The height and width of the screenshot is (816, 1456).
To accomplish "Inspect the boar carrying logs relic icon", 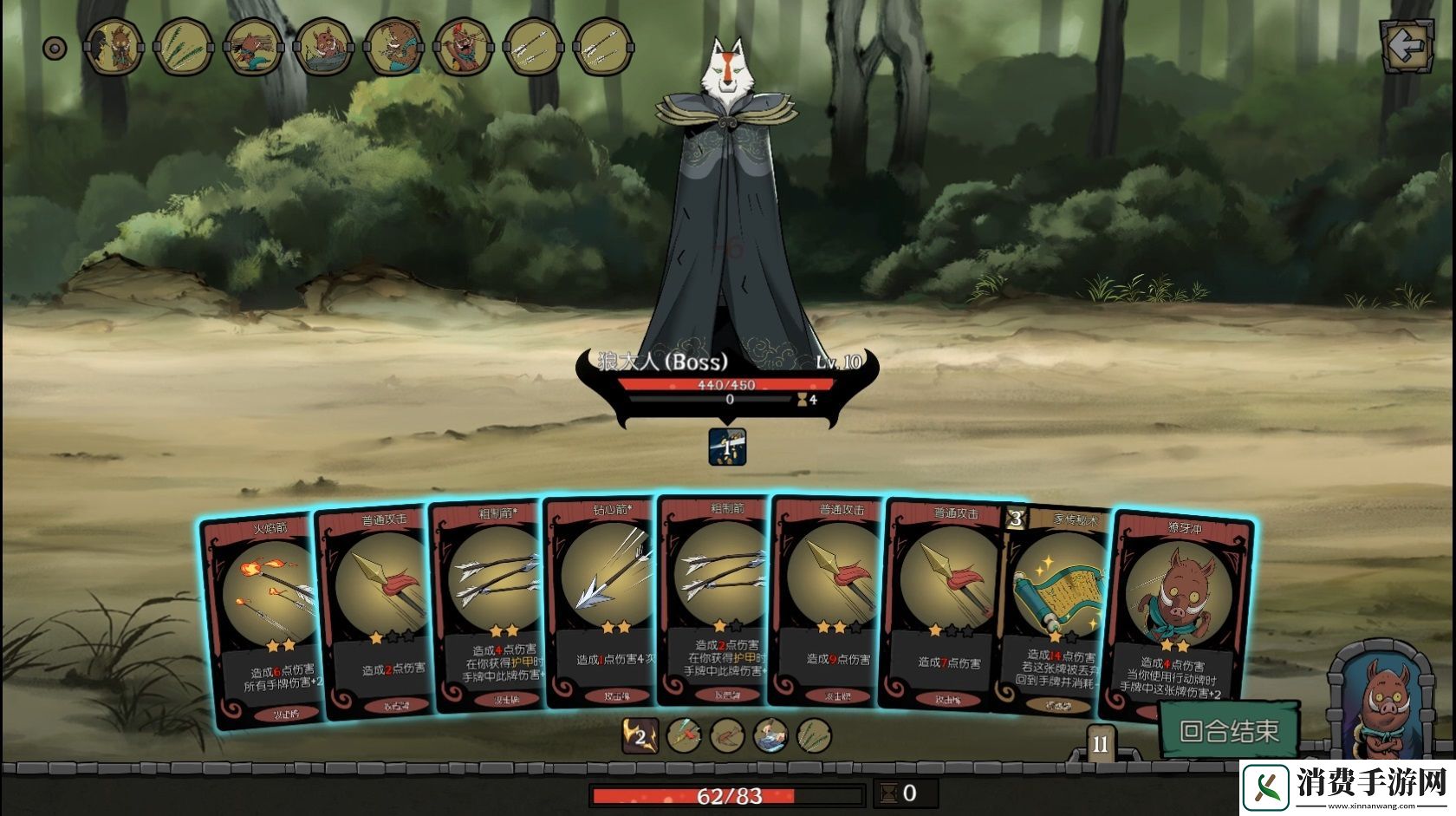I will [x=253, y=47].
